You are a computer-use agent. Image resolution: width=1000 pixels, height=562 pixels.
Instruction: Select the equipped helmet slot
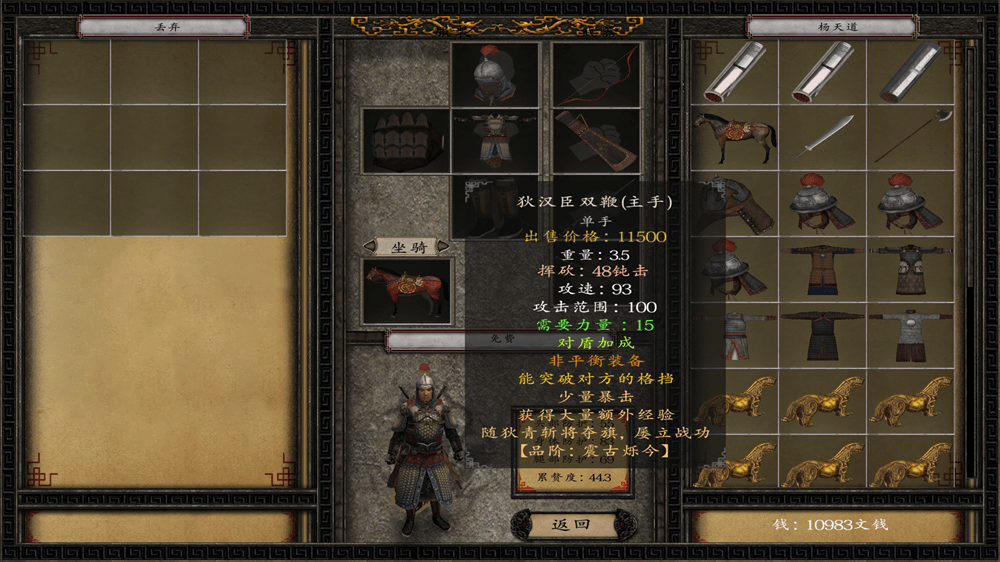495,73
